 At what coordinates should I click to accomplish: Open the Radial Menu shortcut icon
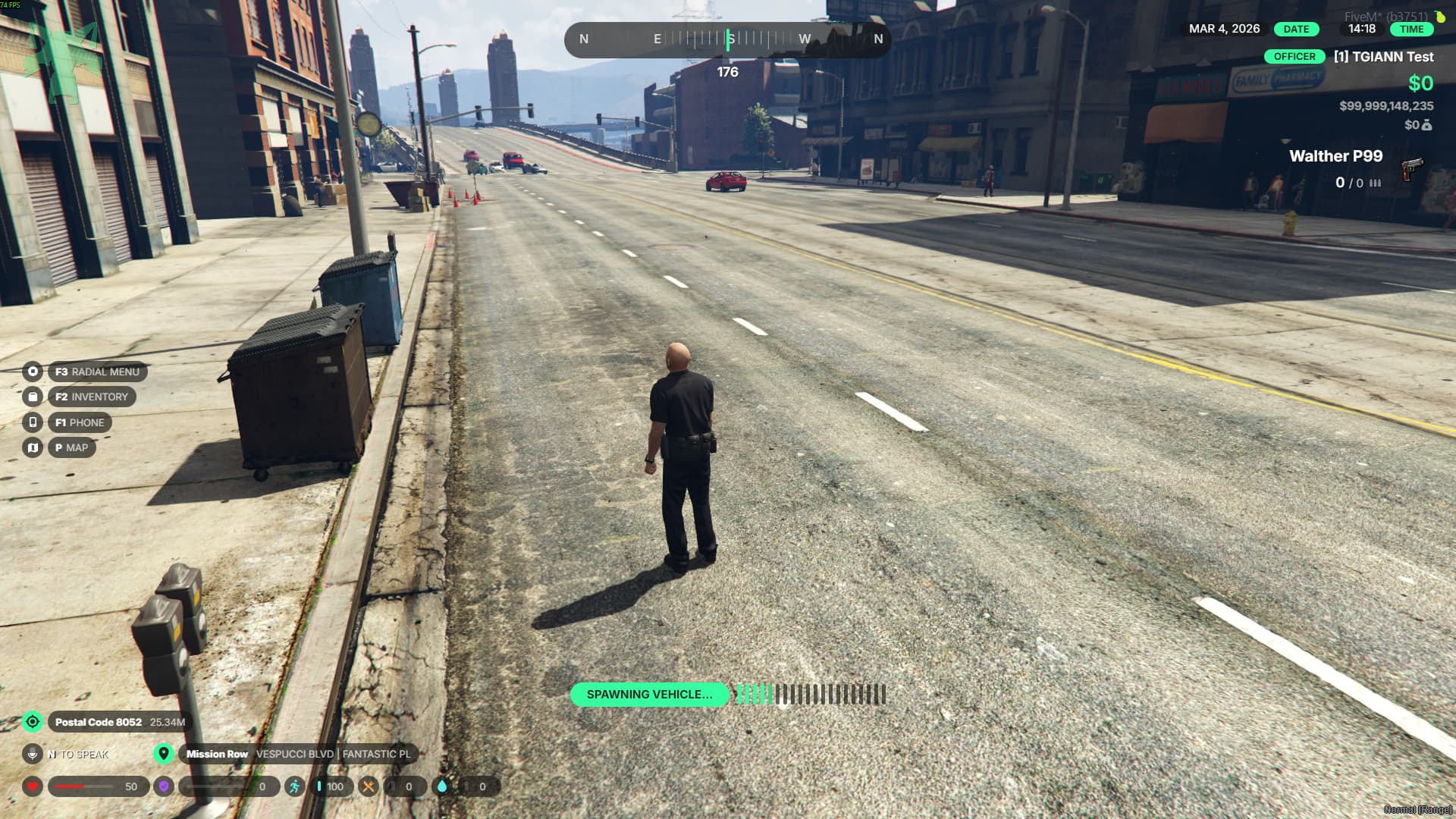pyautogui.click(x=33, y=372)
